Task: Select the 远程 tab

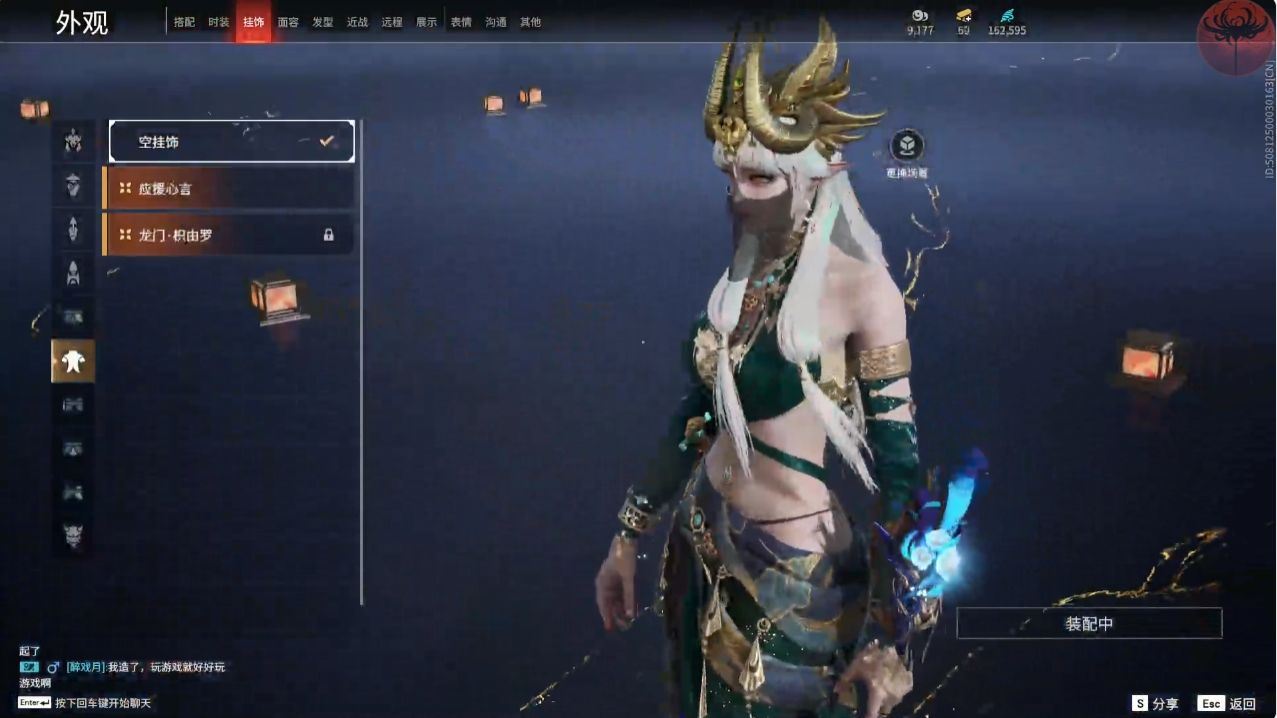Action: [x=392, y=22]
